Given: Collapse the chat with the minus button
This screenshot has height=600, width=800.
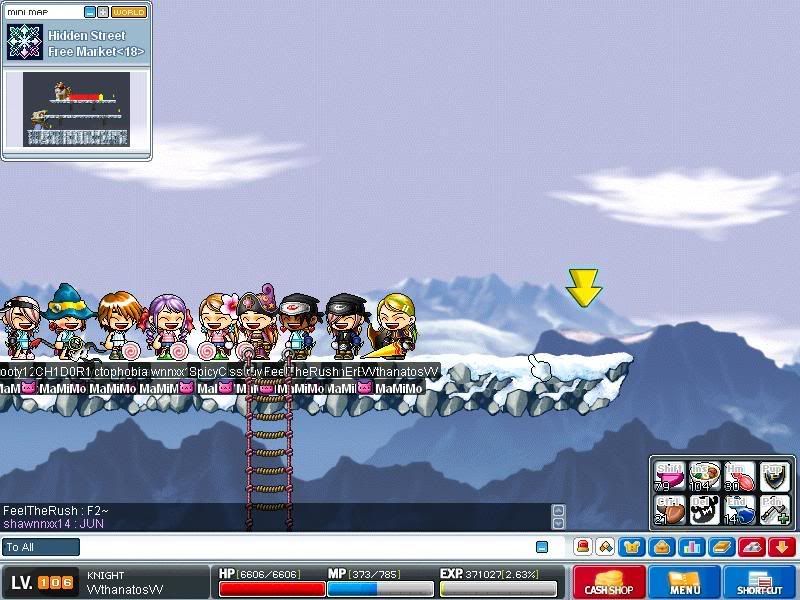Looking at the screenshot, I should click(542, 547).
